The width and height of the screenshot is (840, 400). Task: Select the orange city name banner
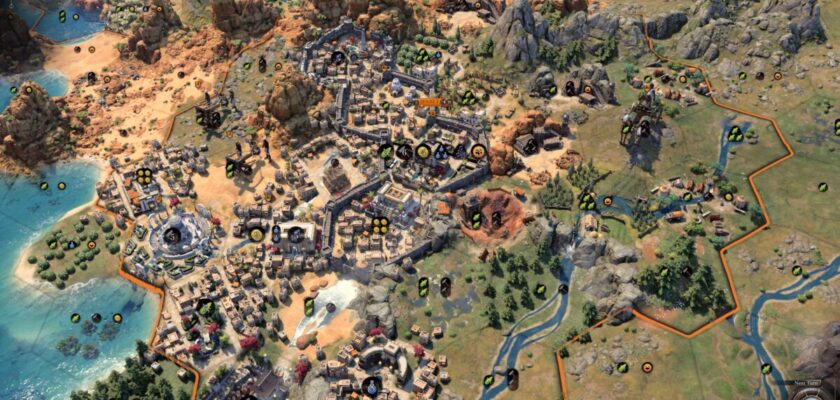[430, 102]
